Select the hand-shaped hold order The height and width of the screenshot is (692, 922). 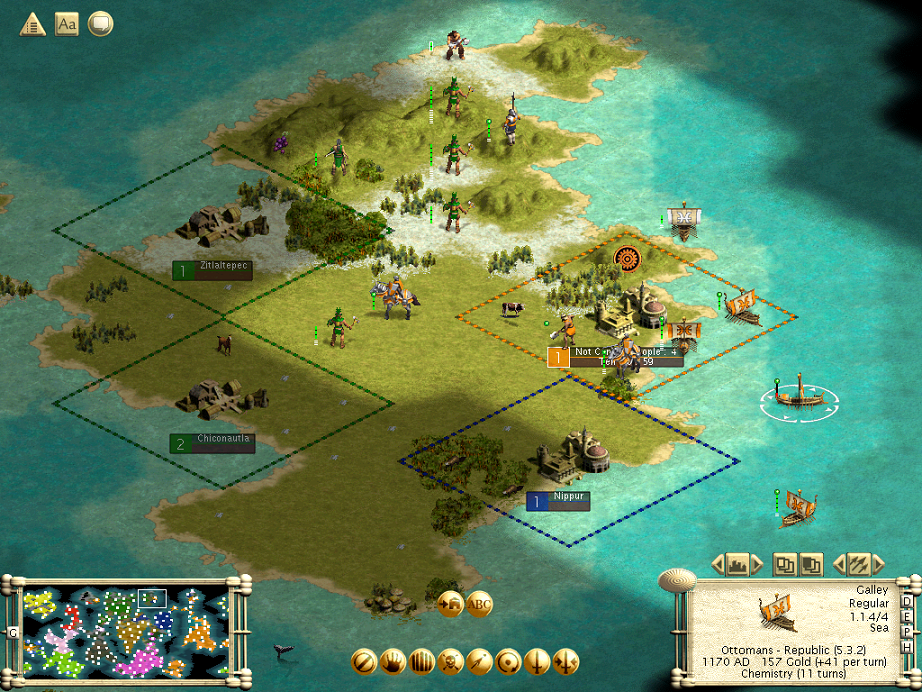click(393, 661)
